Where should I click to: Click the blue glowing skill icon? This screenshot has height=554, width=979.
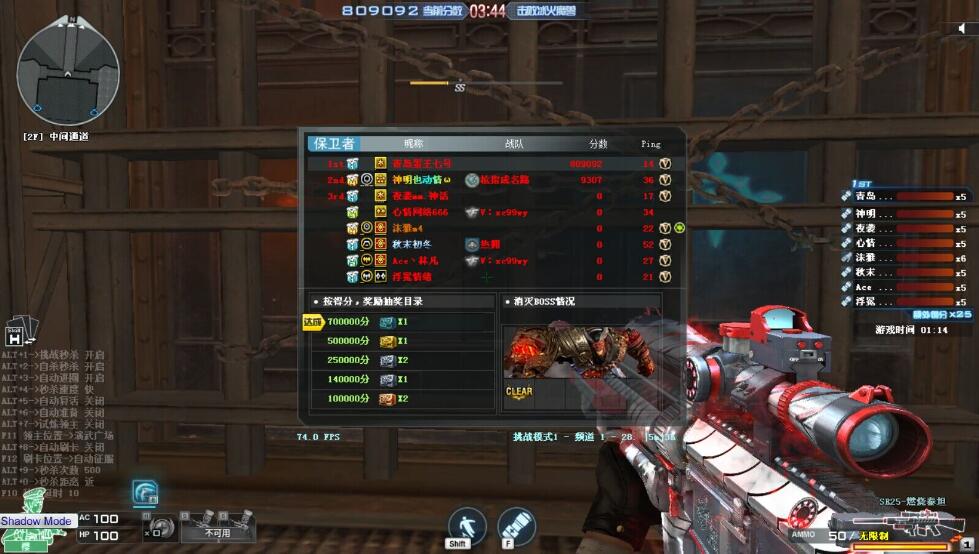(145, 493)
